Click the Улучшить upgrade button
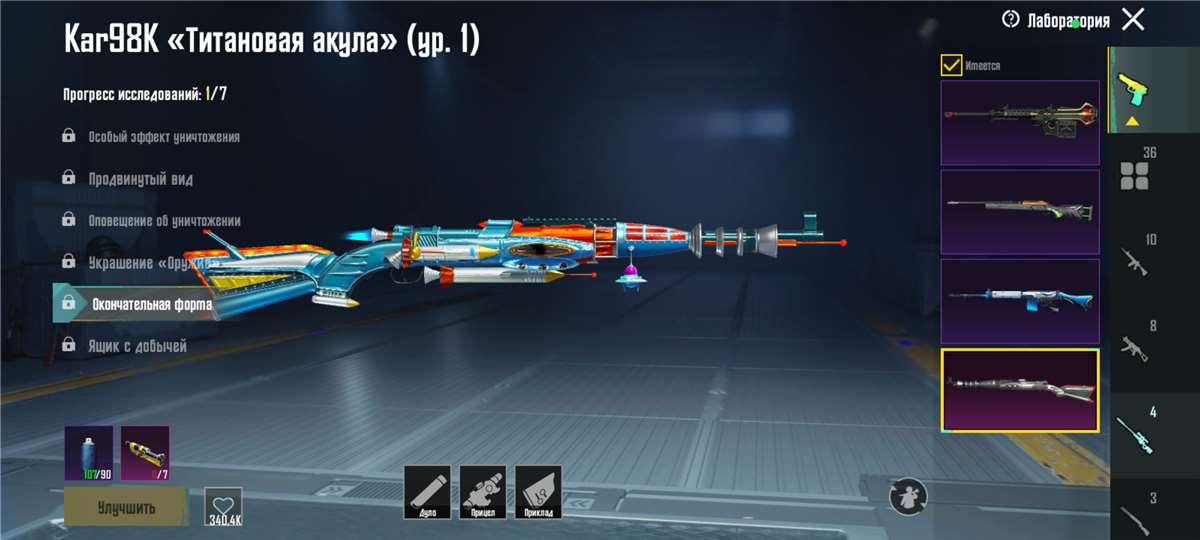Viewport: 1200px width, 540px height. (126, 507)
